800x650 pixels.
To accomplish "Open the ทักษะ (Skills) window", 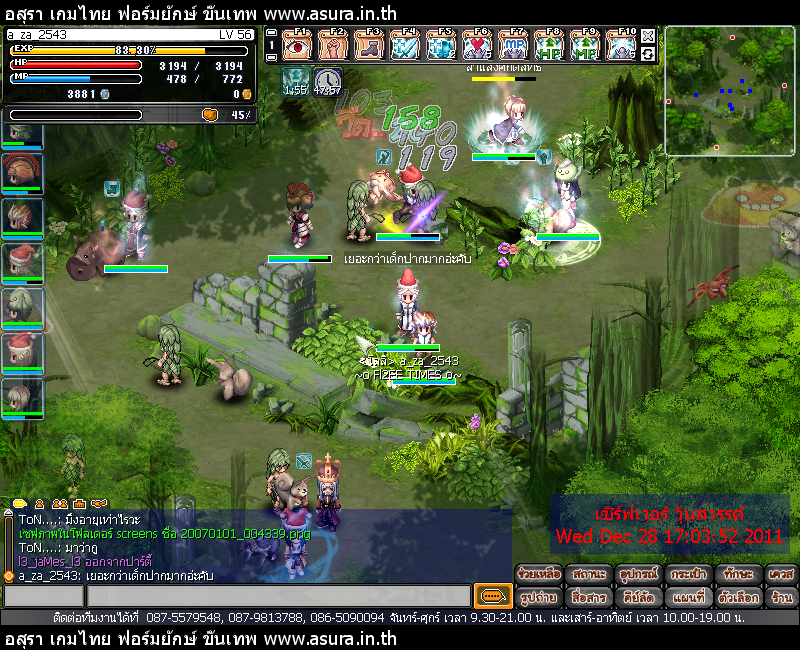I will 736,575.
